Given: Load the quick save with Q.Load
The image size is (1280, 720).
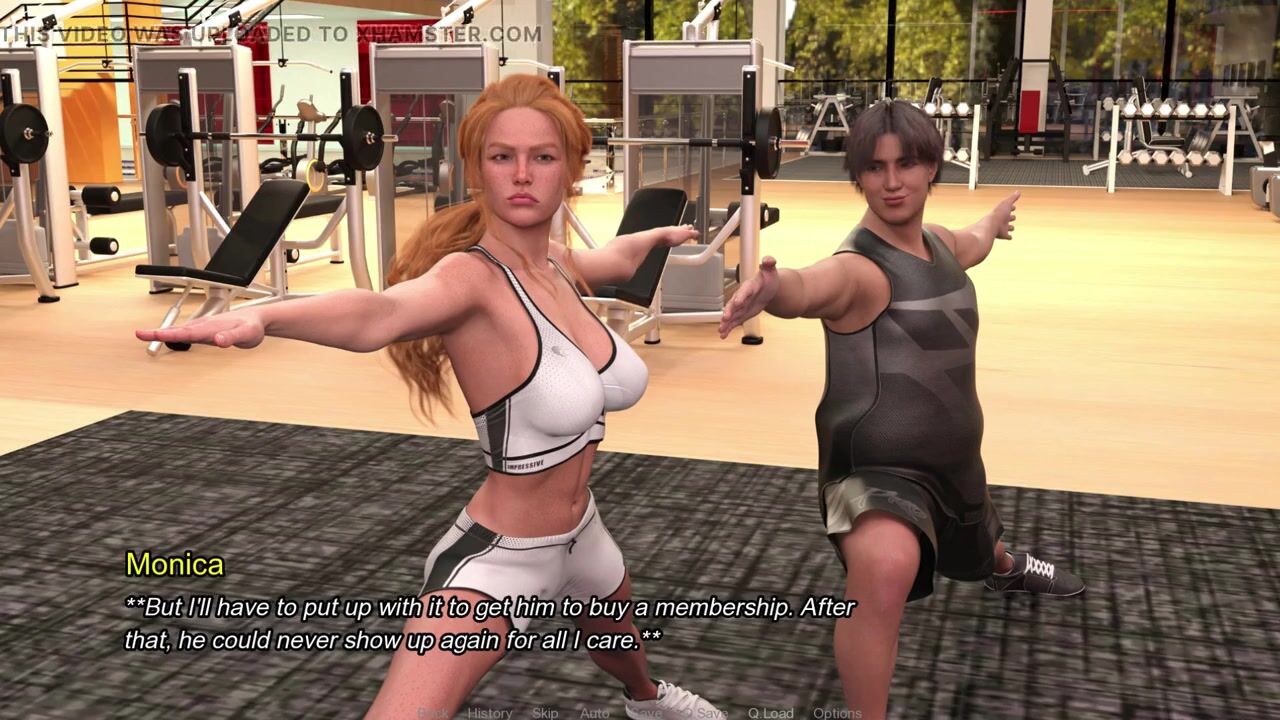Looking at the screenshot, I should coord(770,713).
